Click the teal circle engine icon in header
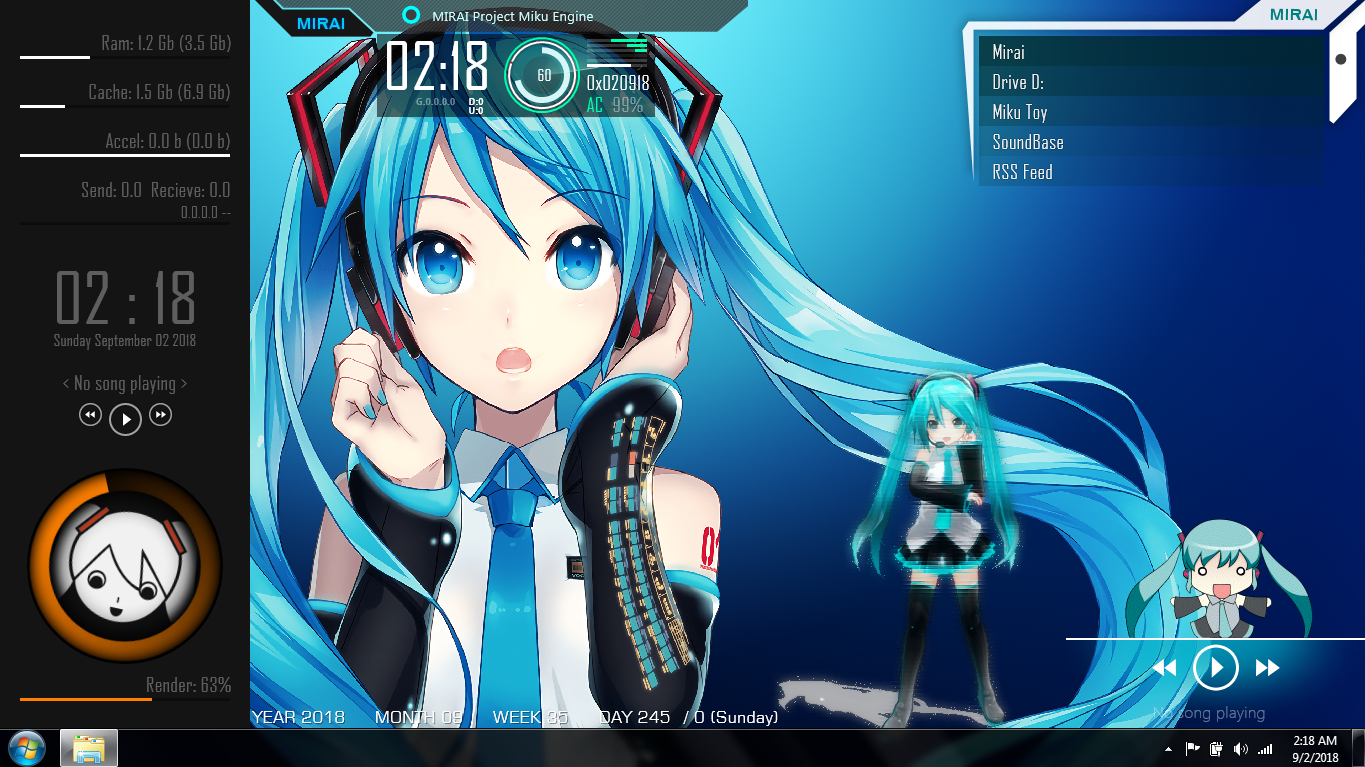The height and width of the screenshot is (767, 1365). [410, 16]
